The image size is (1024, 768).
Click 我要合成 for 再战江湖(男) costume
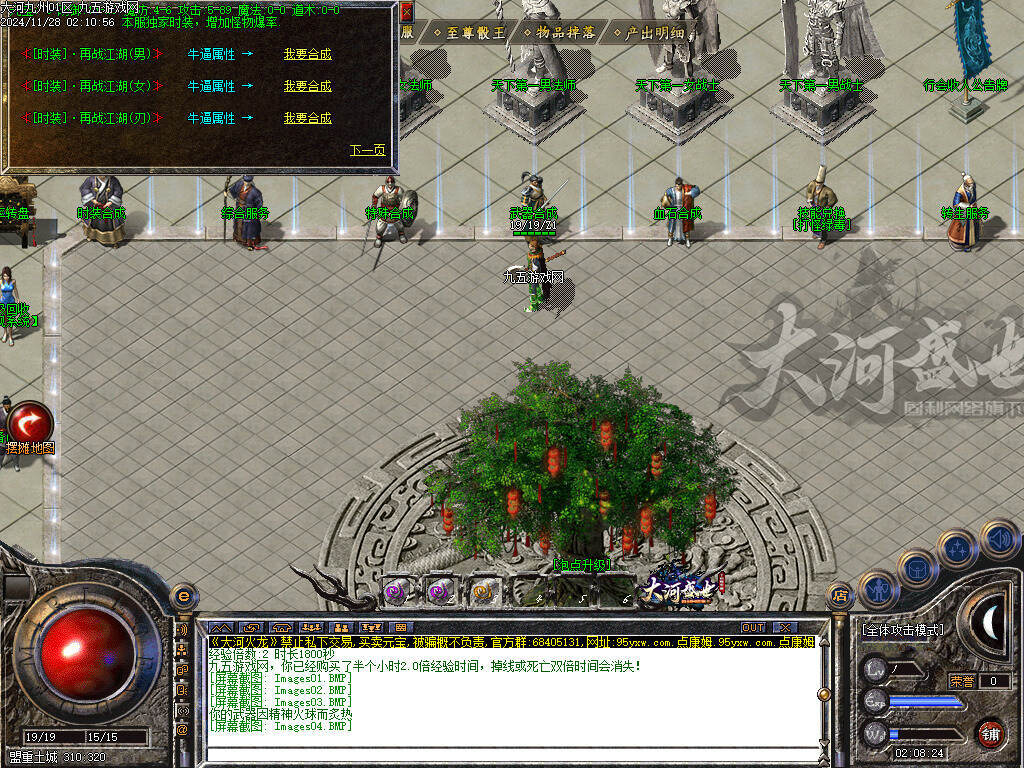pyautogui.click(x=307, y=54)
